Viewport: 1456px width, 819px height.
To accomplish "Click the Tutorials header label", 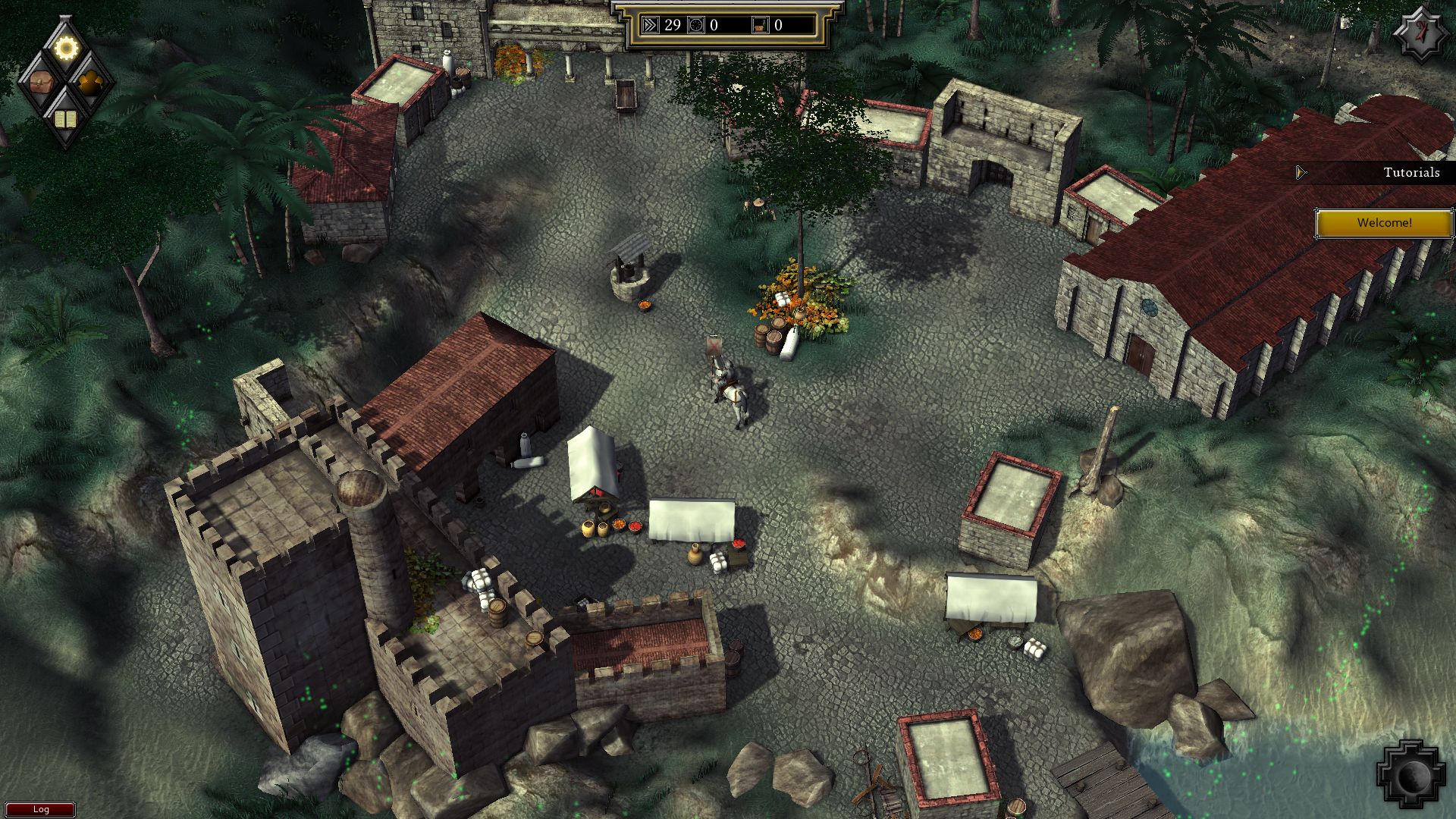I will coord(1410,173).
